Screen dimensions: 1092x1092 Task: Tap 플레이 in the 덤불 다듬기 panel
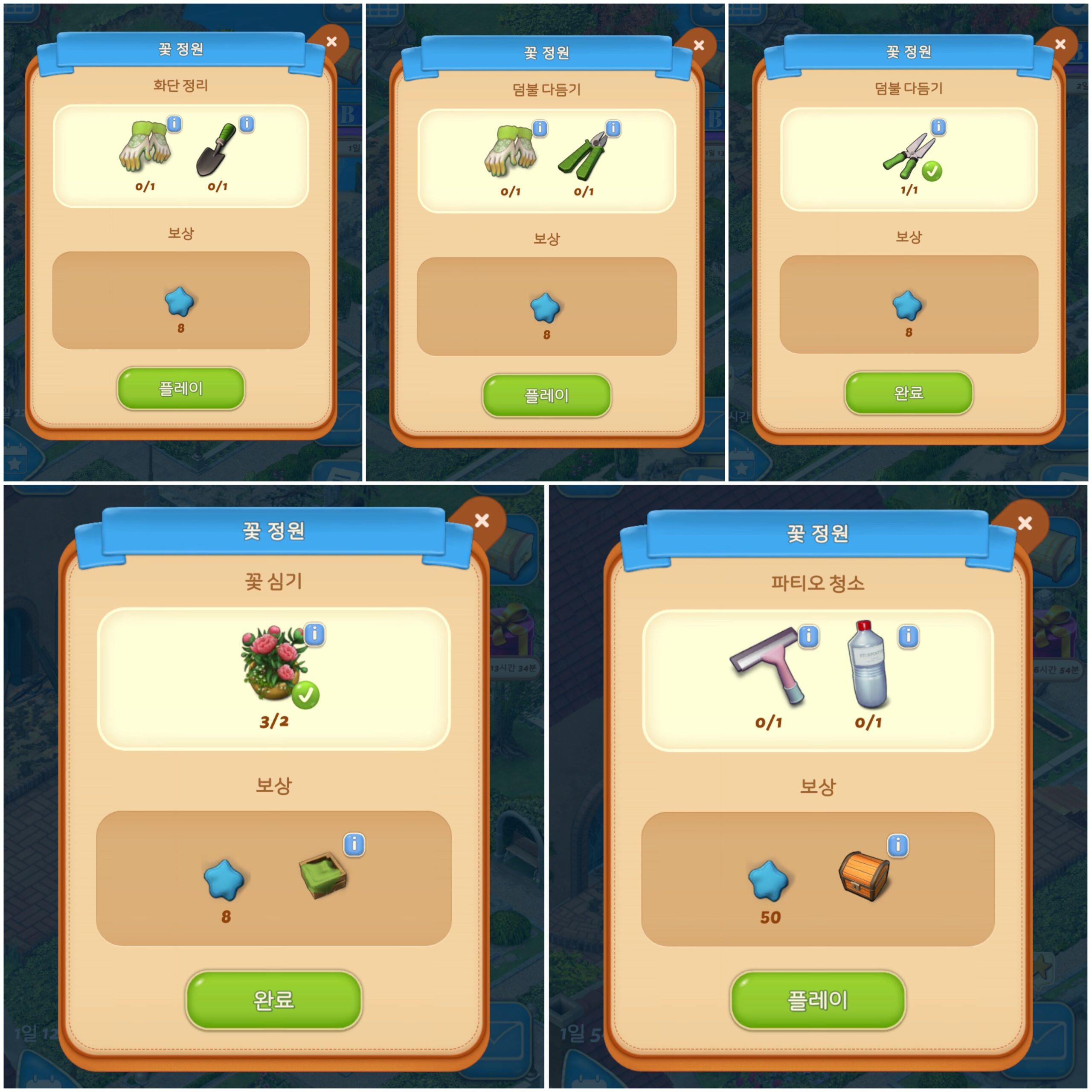[546, 395]
